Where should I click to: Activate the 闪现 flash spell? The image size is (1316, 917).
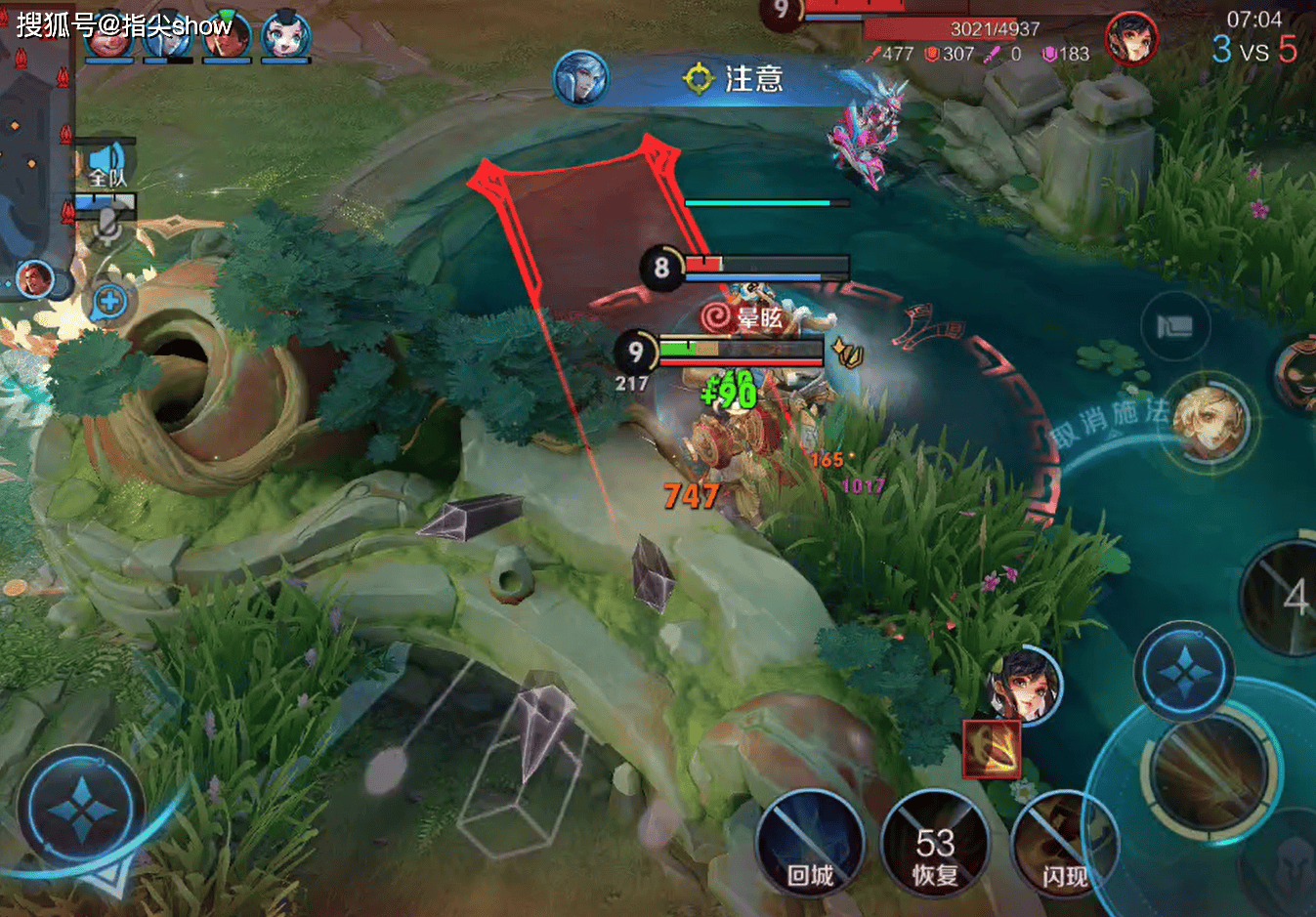click(1063, 844)
